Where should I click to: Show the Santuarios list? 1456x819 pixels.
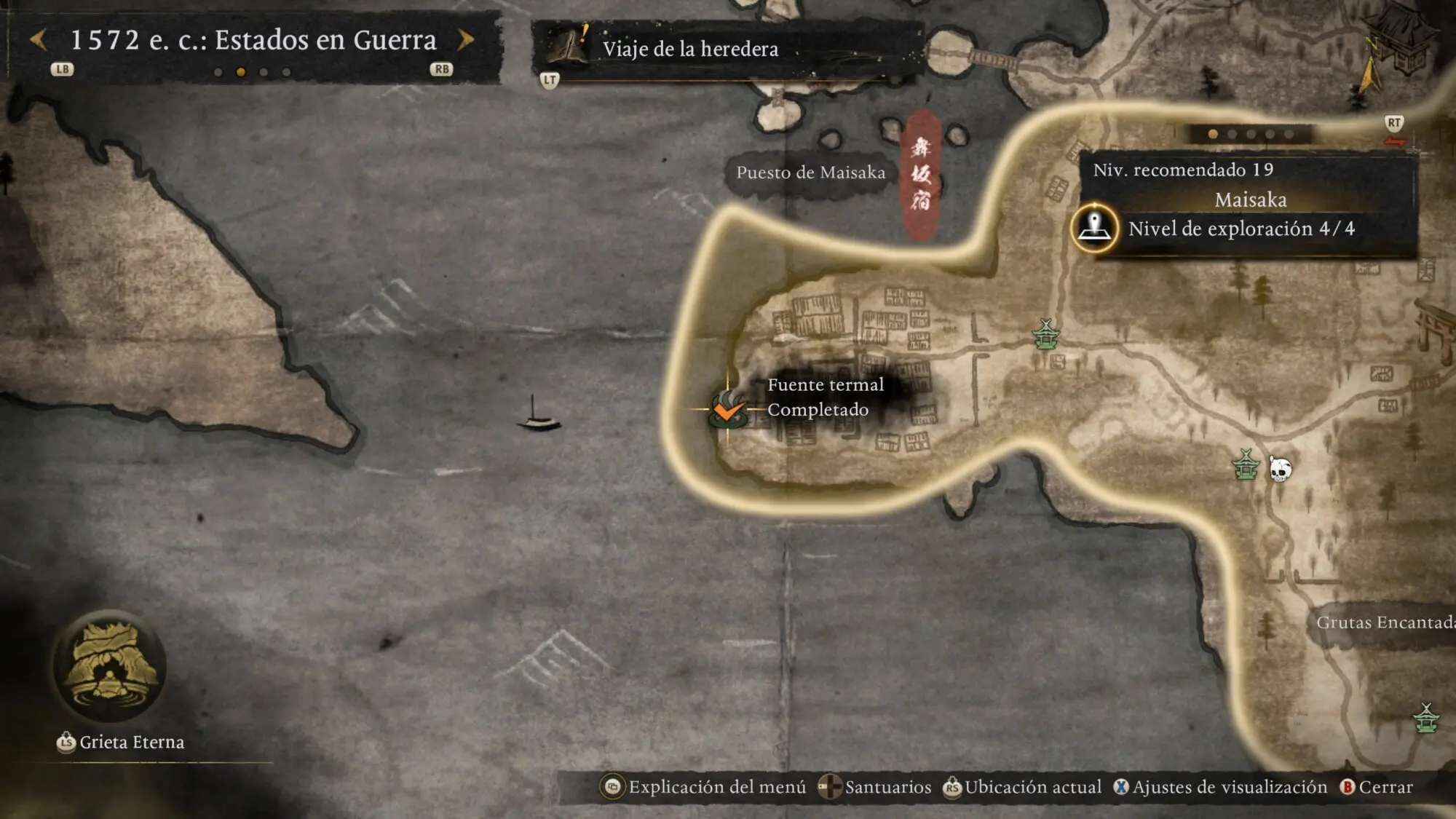click(x=875, y=787)
